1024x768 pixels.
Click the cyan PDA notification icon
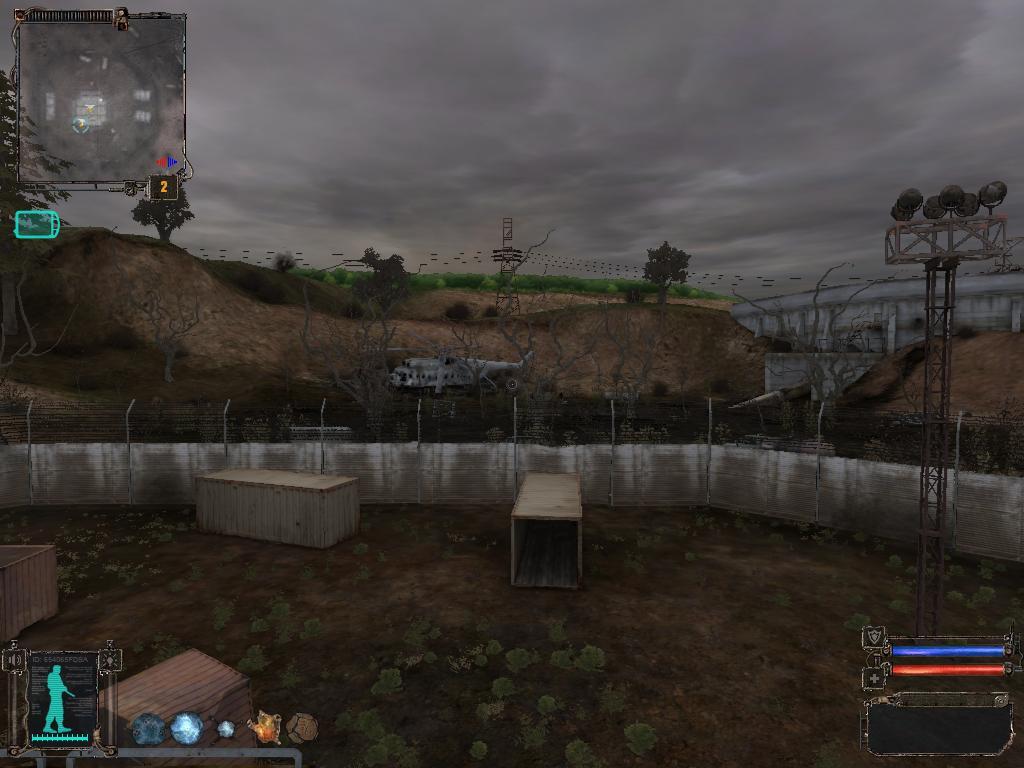pyautogui.click(x=37, y=225)
